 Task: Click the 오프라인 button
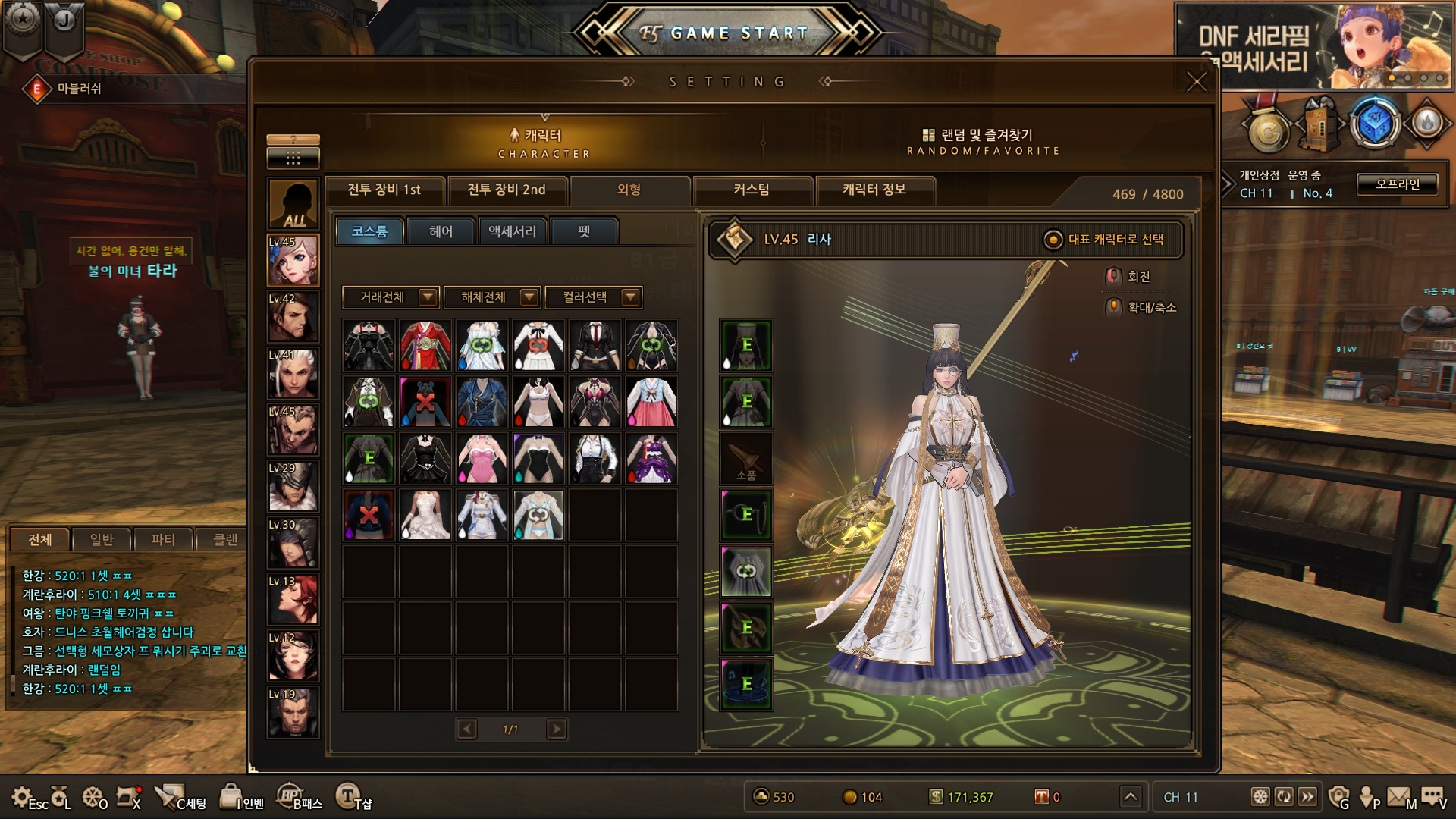tap(1397, 184)
